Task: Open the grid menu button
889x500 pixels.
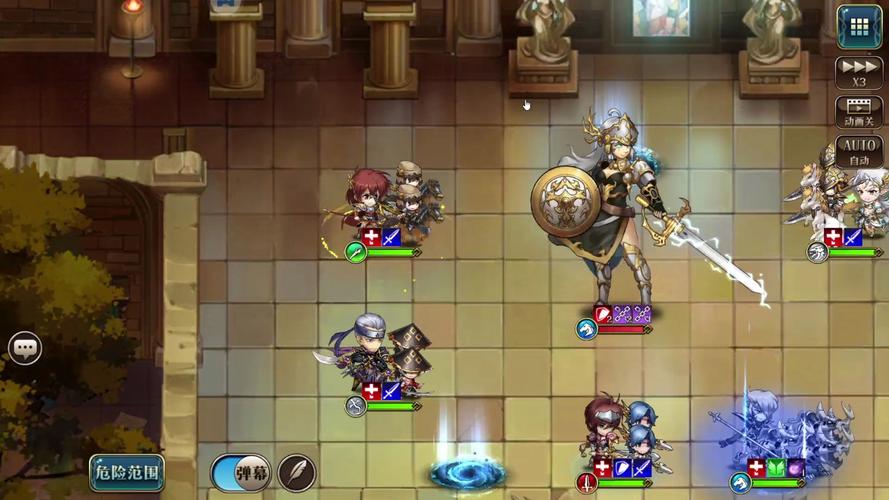Action: (x=859, y=26)
